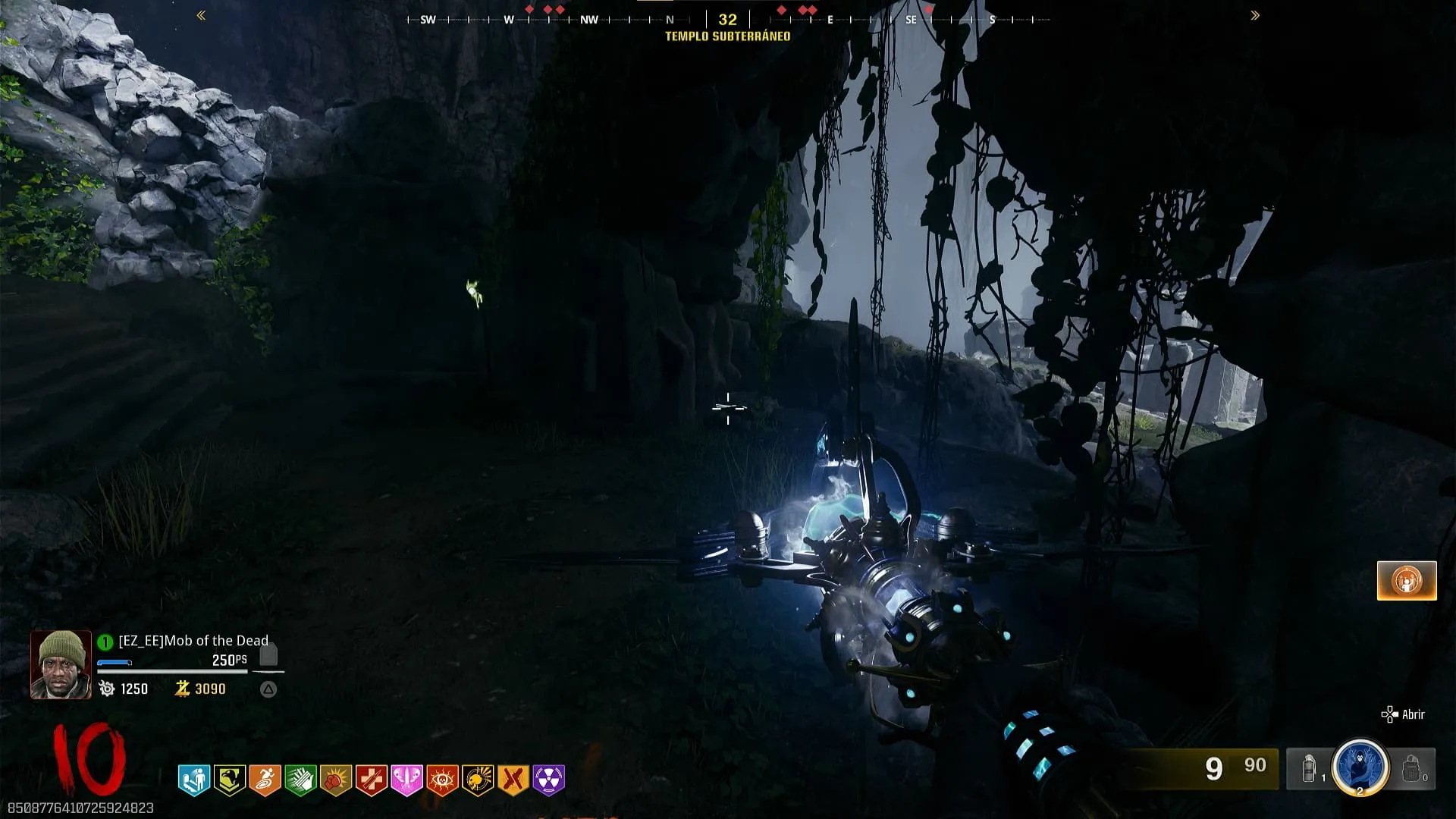
Task: Select the purple PhD radiation symbol perk
Action: coord(549,780)
